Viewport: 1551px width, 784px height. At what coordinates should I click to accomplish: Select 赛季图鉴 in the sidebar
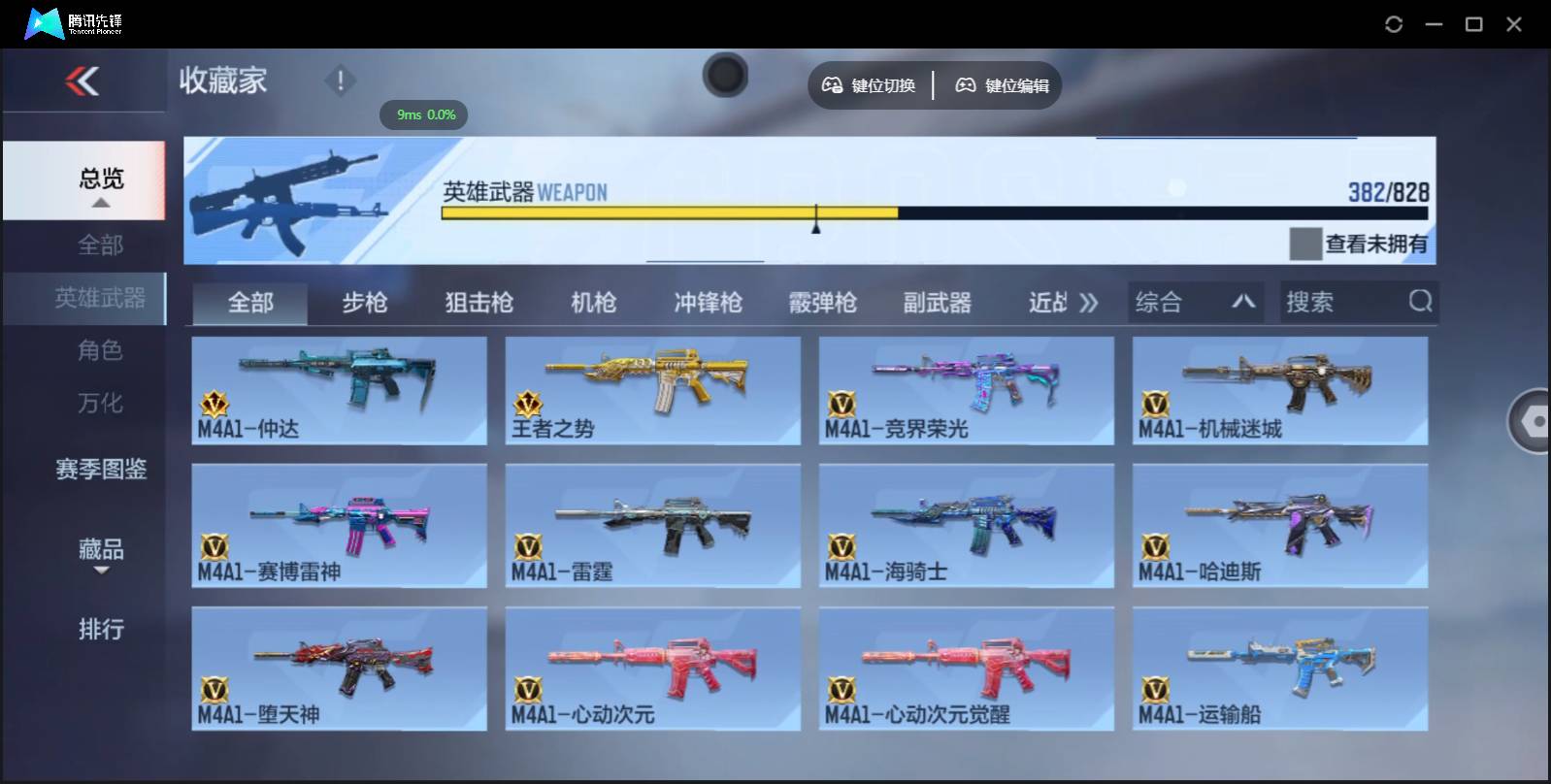(100, 470)
